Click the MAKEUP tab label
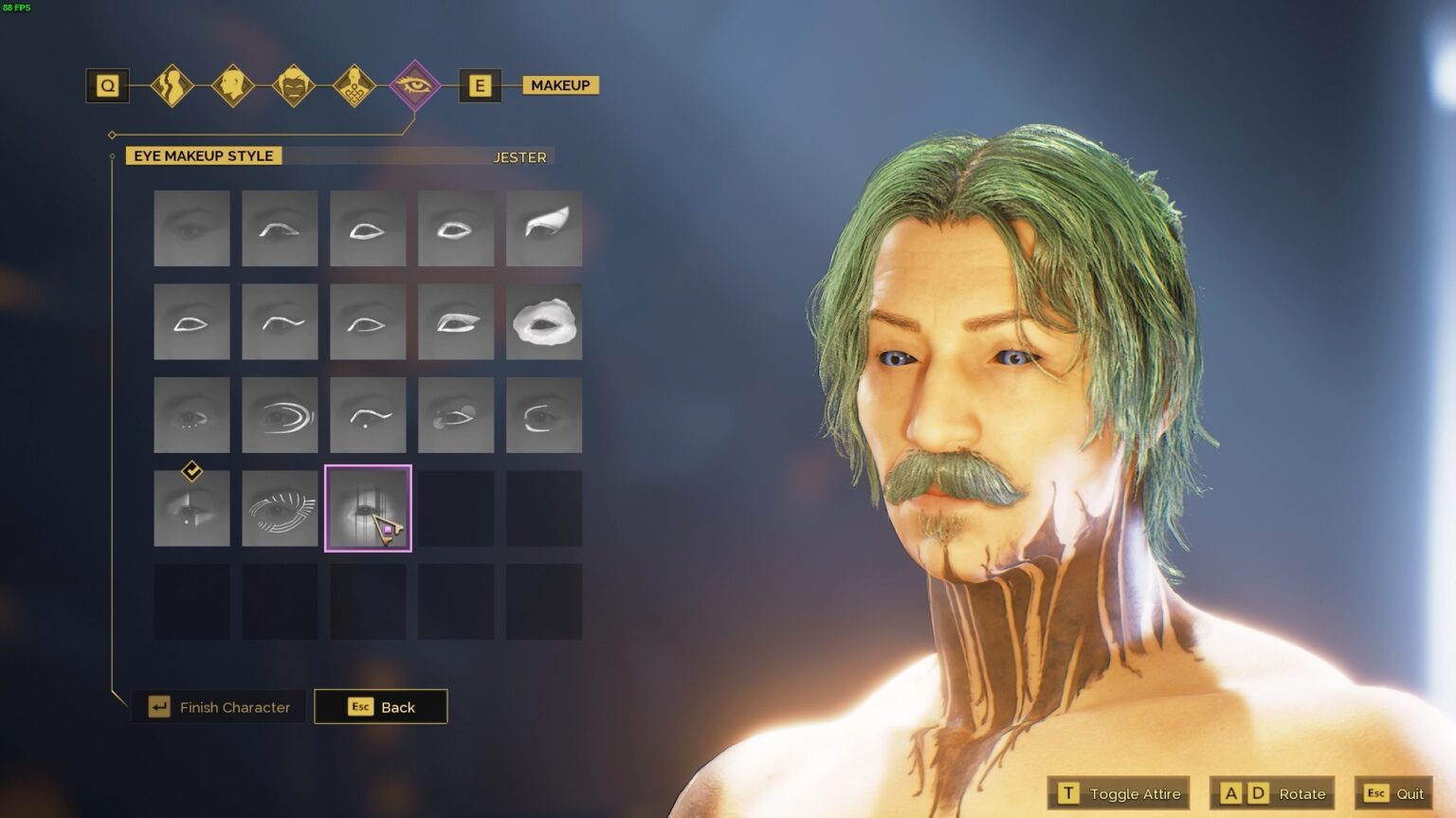Viewport: 1456px width, 818px height. tap(559, 84)
